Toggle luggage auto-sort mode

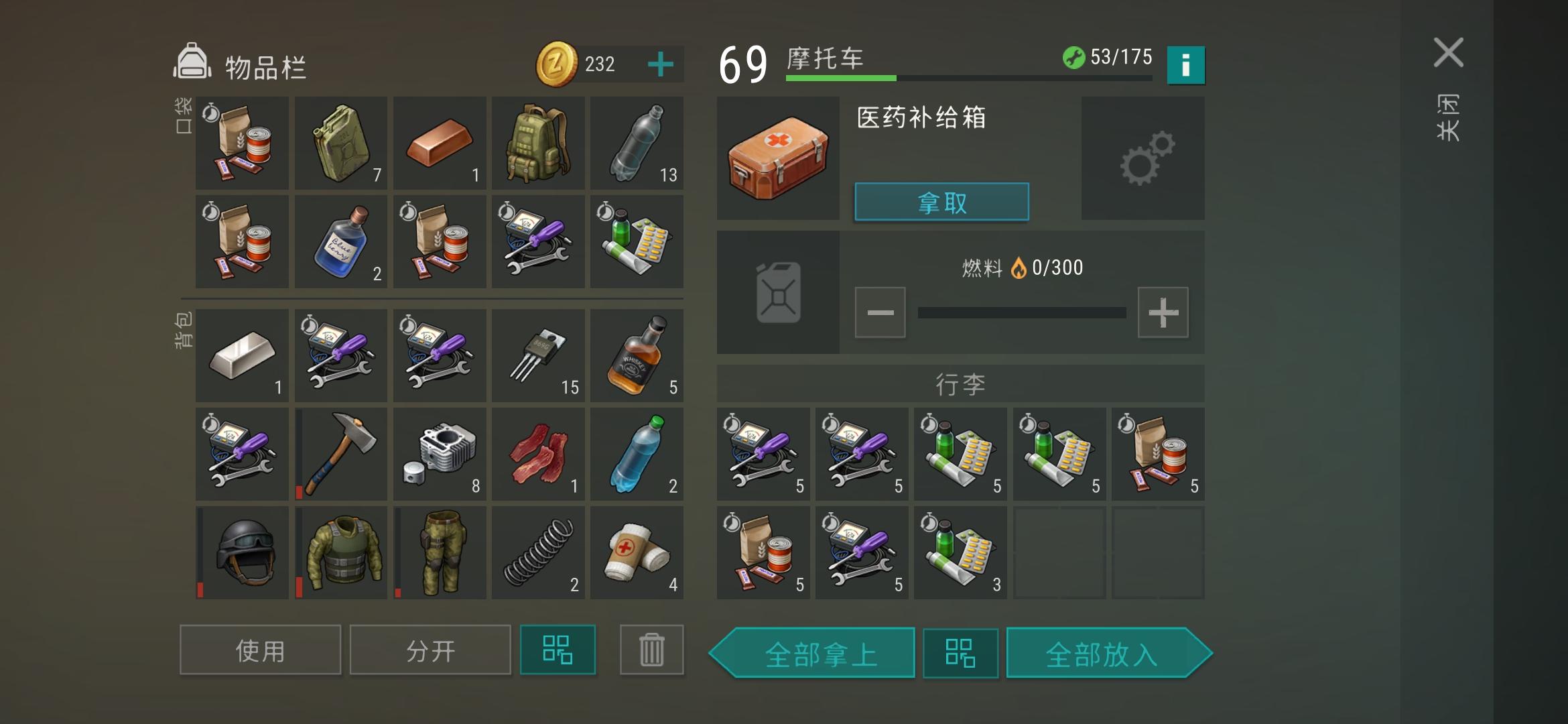click(x=960, y=653)
